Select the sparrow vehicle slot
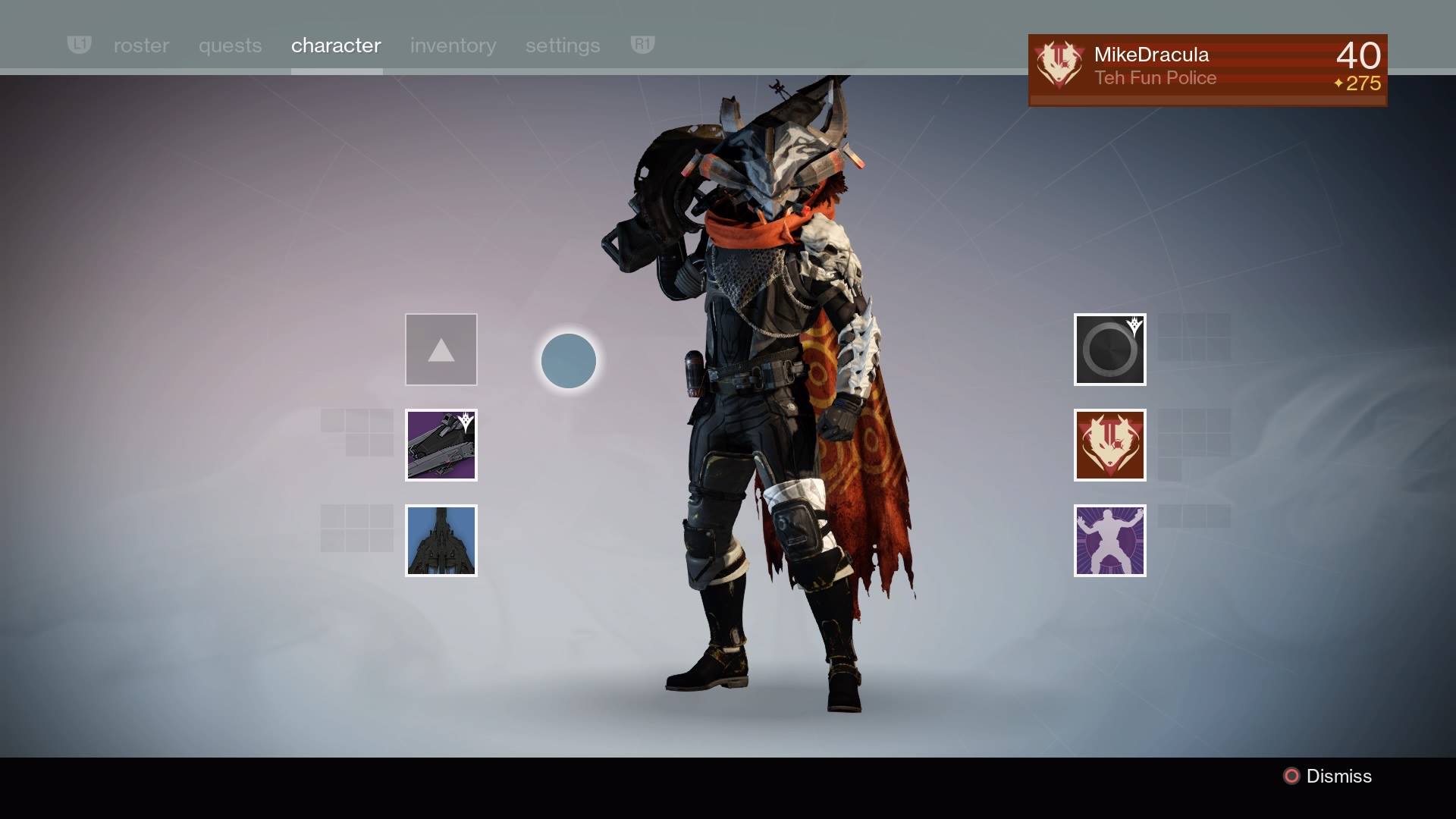Screen dimensions: 1456x819 441,445
